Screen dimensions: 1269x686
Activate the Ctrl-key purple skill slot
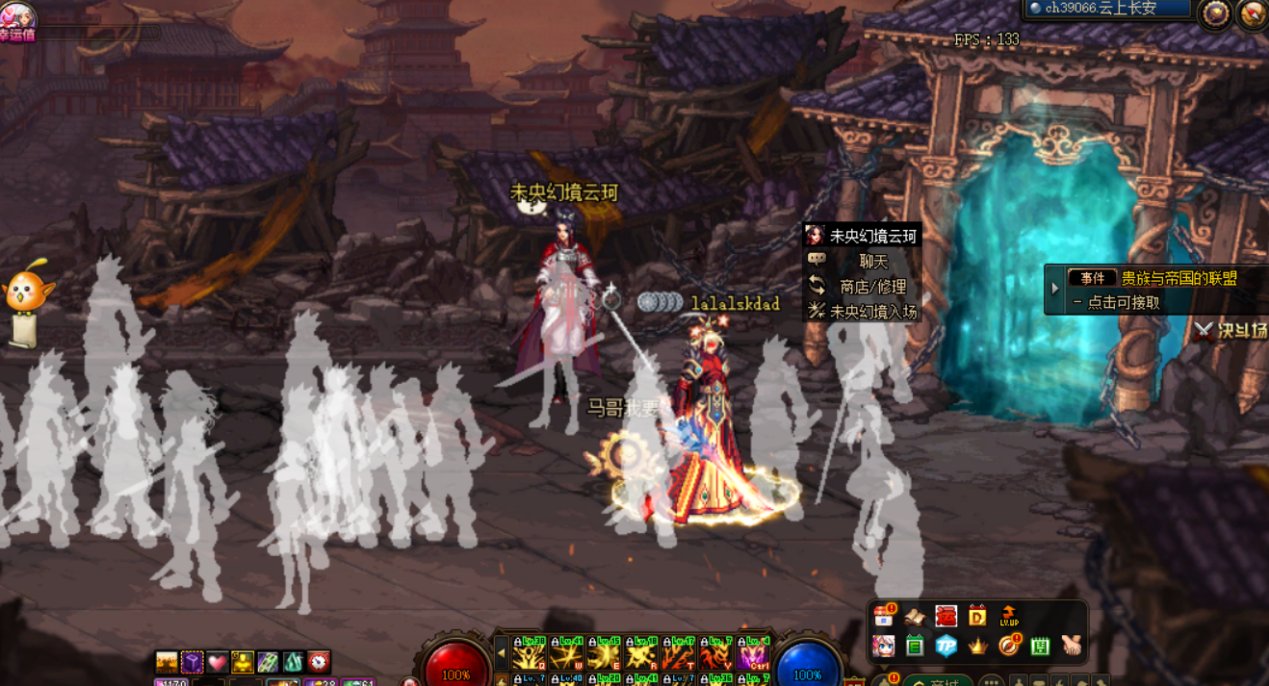tap(753, 653)
